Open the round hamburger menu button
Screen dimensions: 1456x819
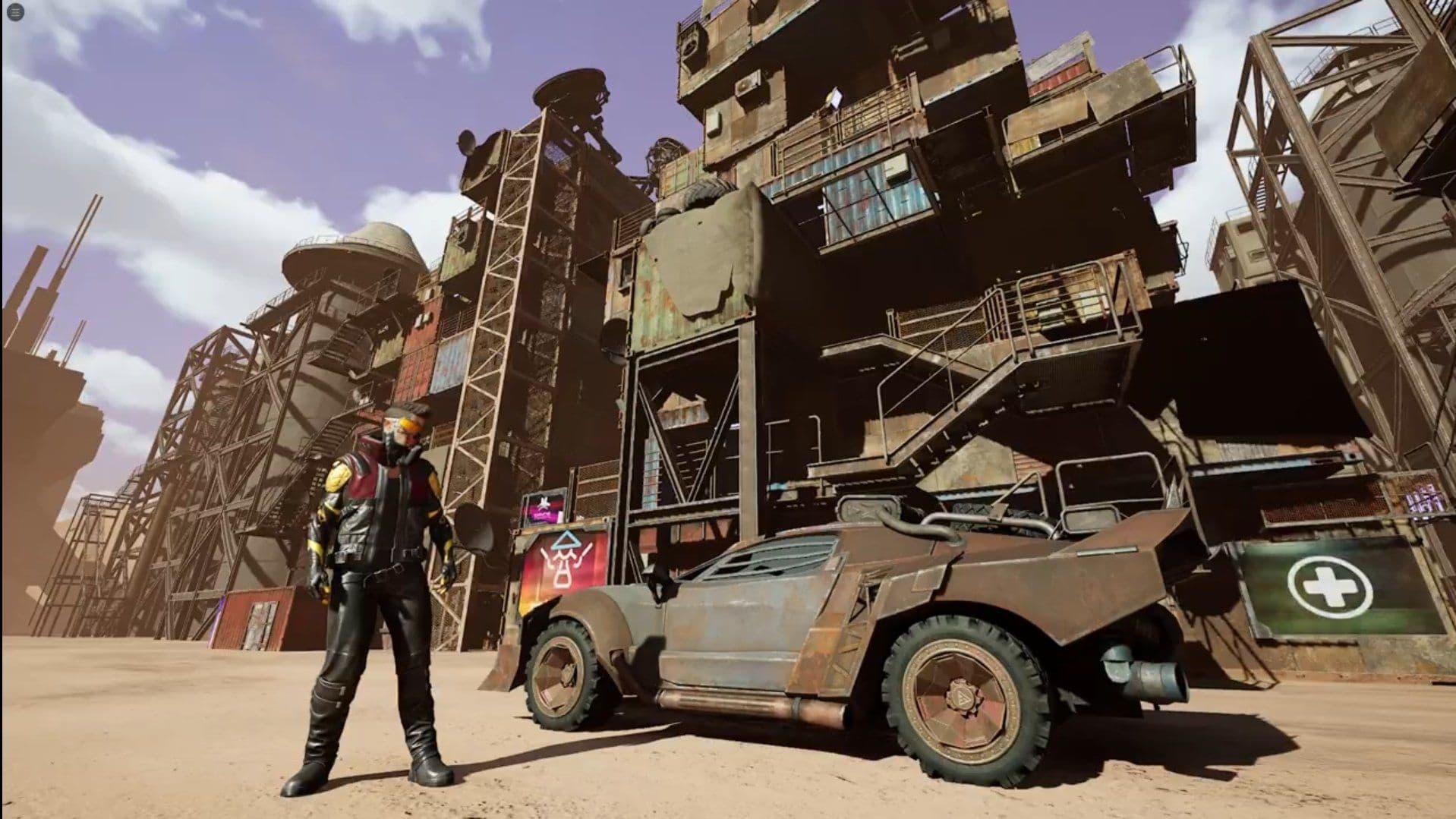(15, 13)
